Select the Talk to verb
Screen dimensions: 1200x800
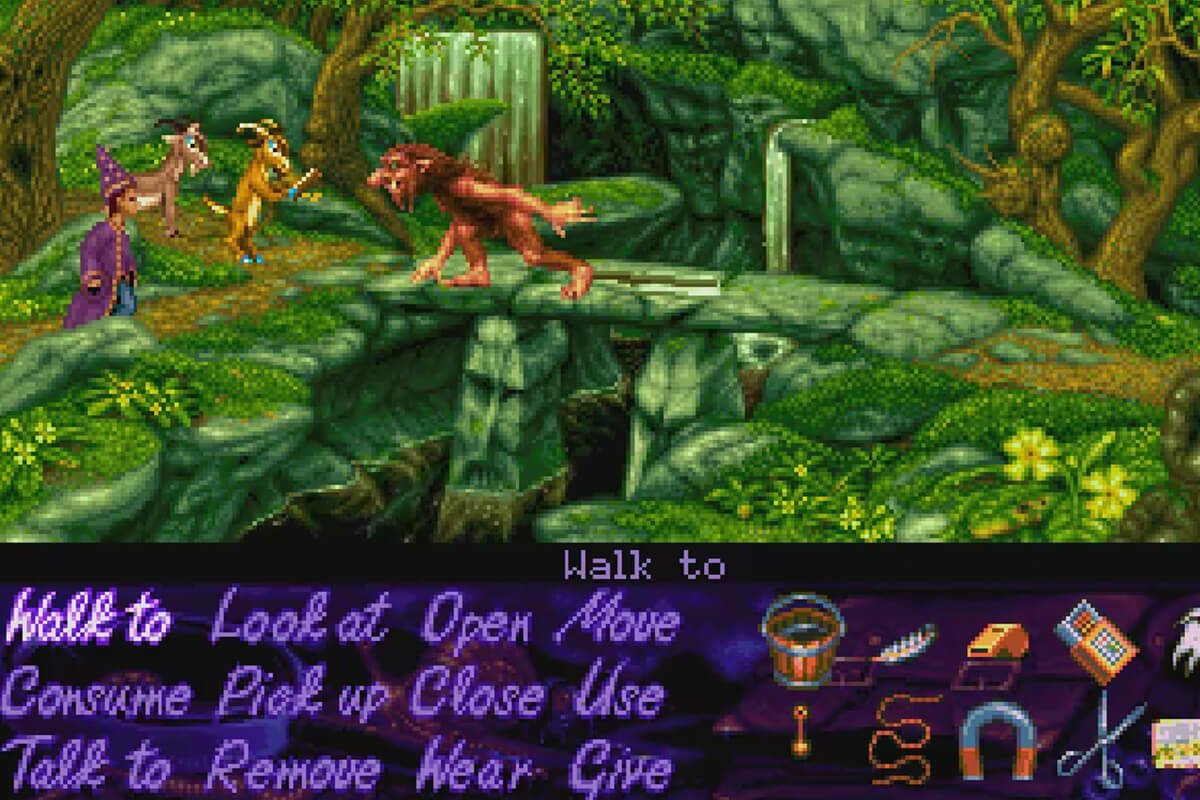coord(88,768)
